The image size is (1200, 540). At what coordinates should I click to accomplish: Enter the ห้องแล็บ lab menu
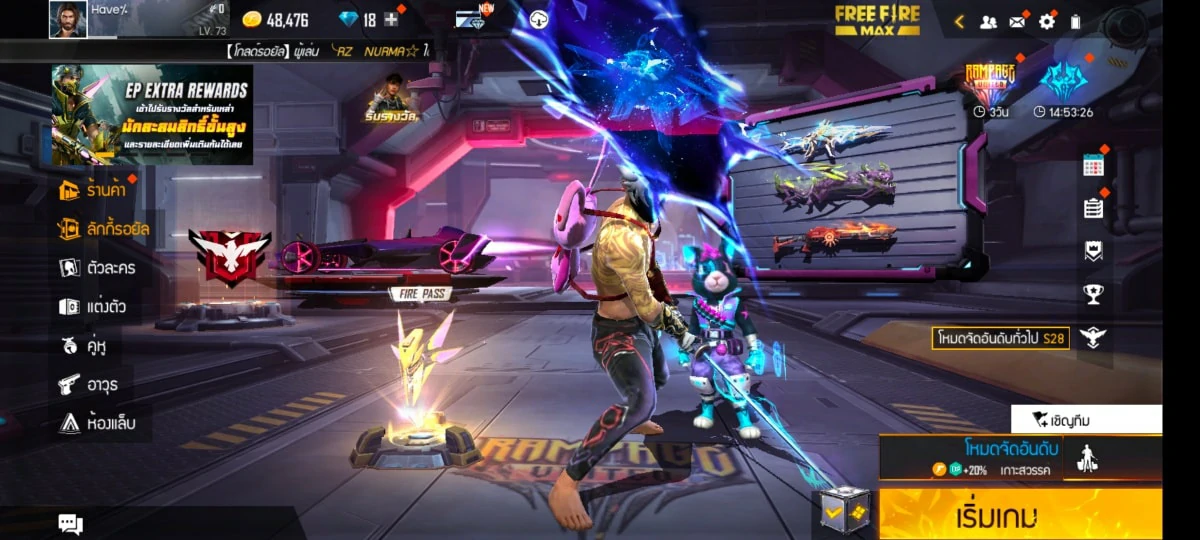[x=97, y=423]
